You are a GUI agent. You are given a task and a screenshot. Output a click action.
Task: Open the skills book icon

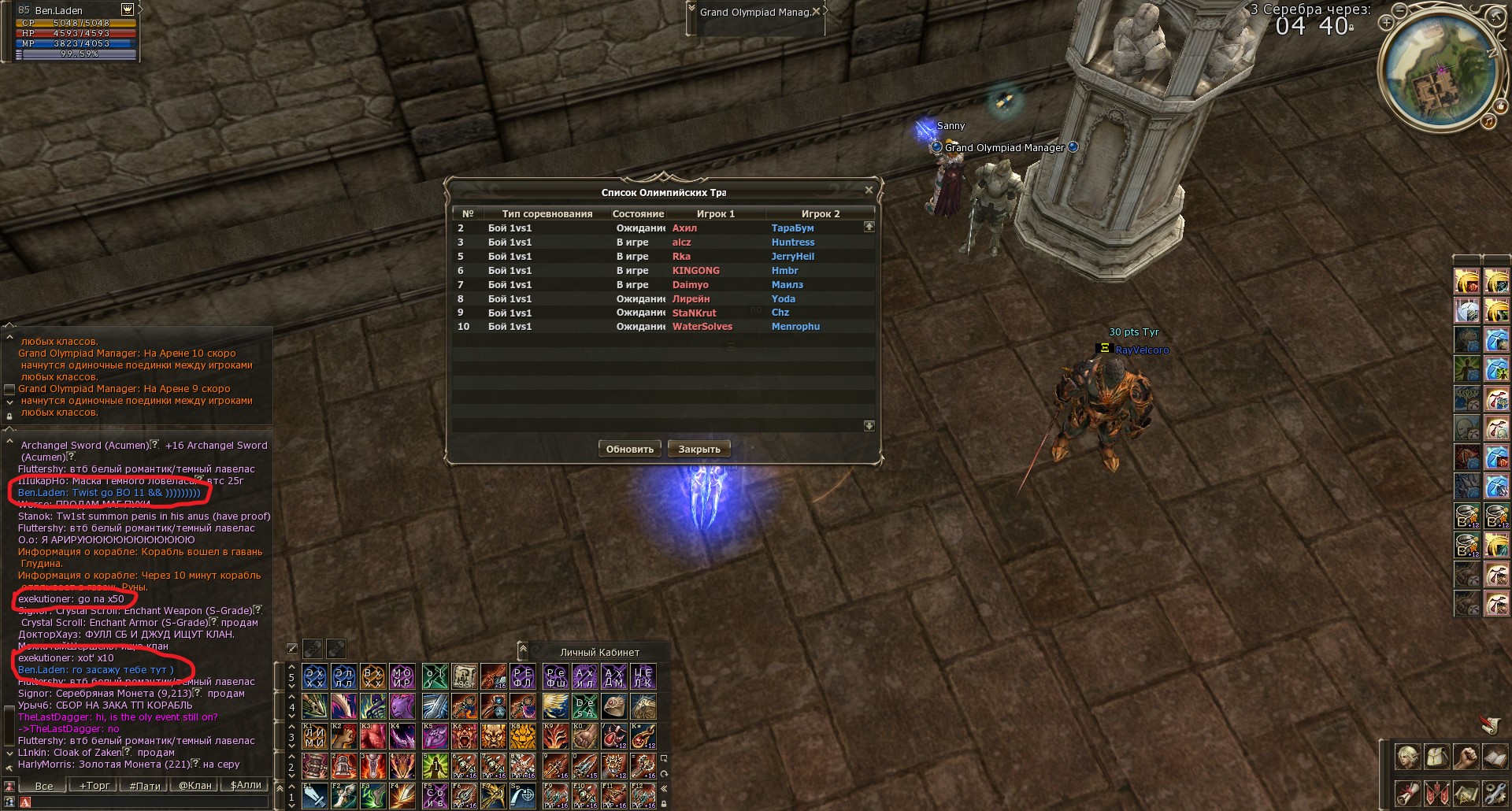(1495, 758)
